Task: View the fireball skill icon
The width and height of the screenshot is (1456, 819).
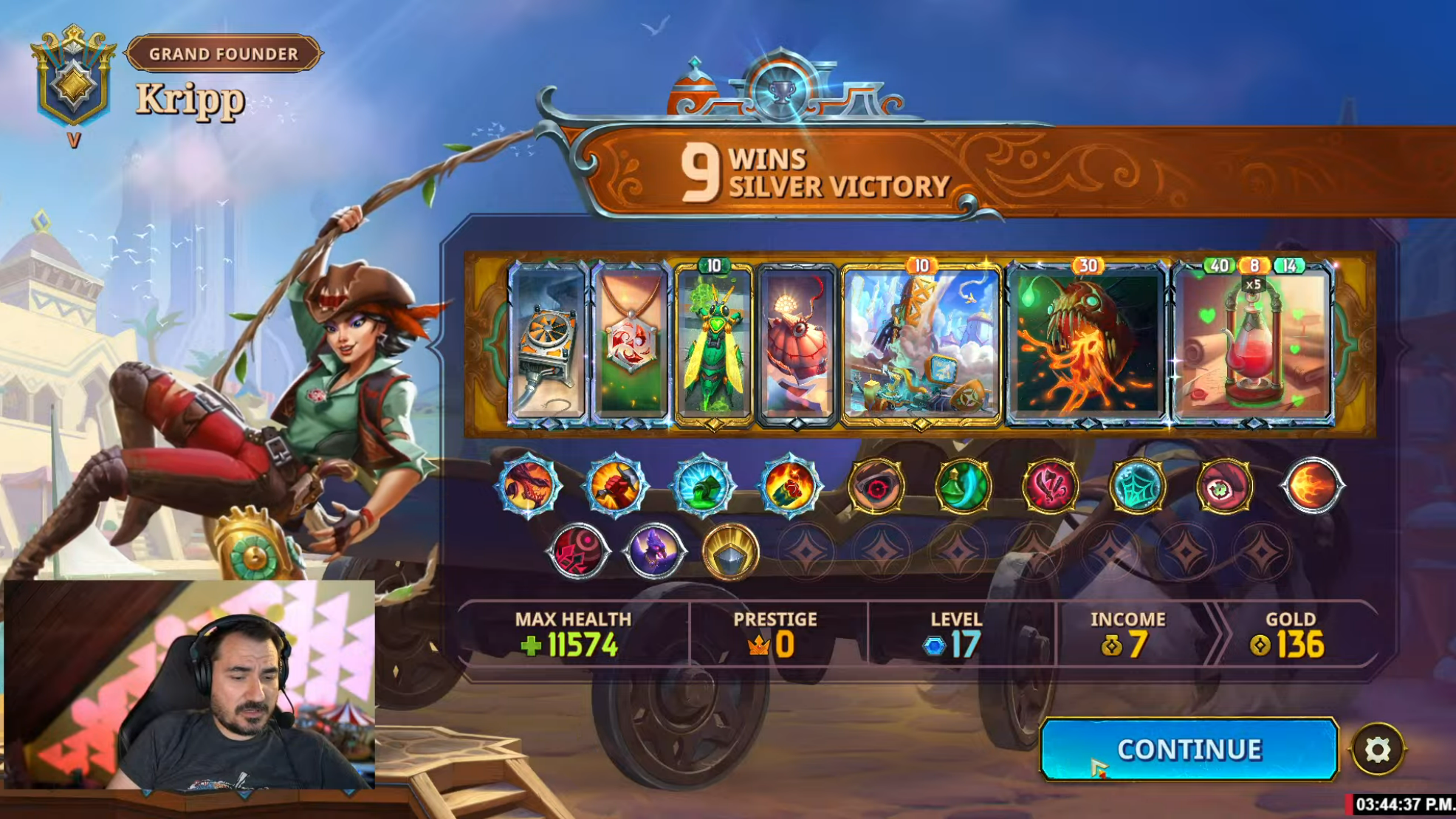Action: coord(1312,486)
